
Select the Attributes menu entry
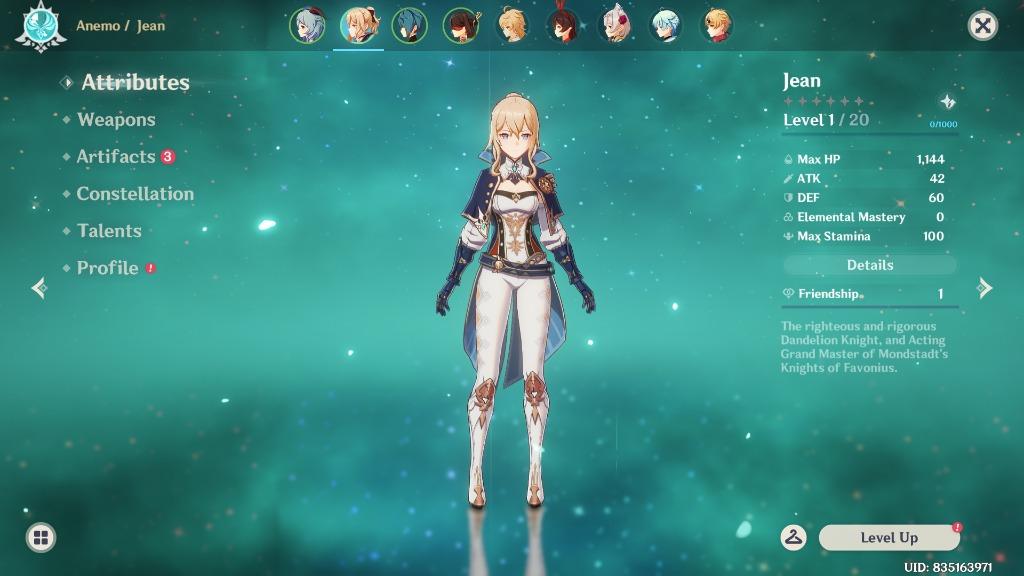pos(135,82)
